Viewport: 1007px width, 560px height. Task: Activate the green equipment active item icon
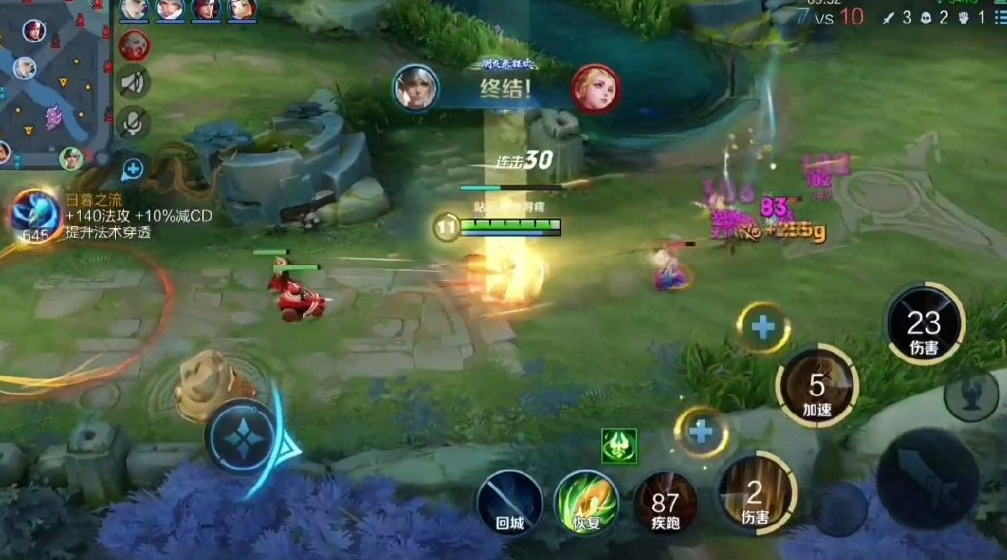(619, 445)
